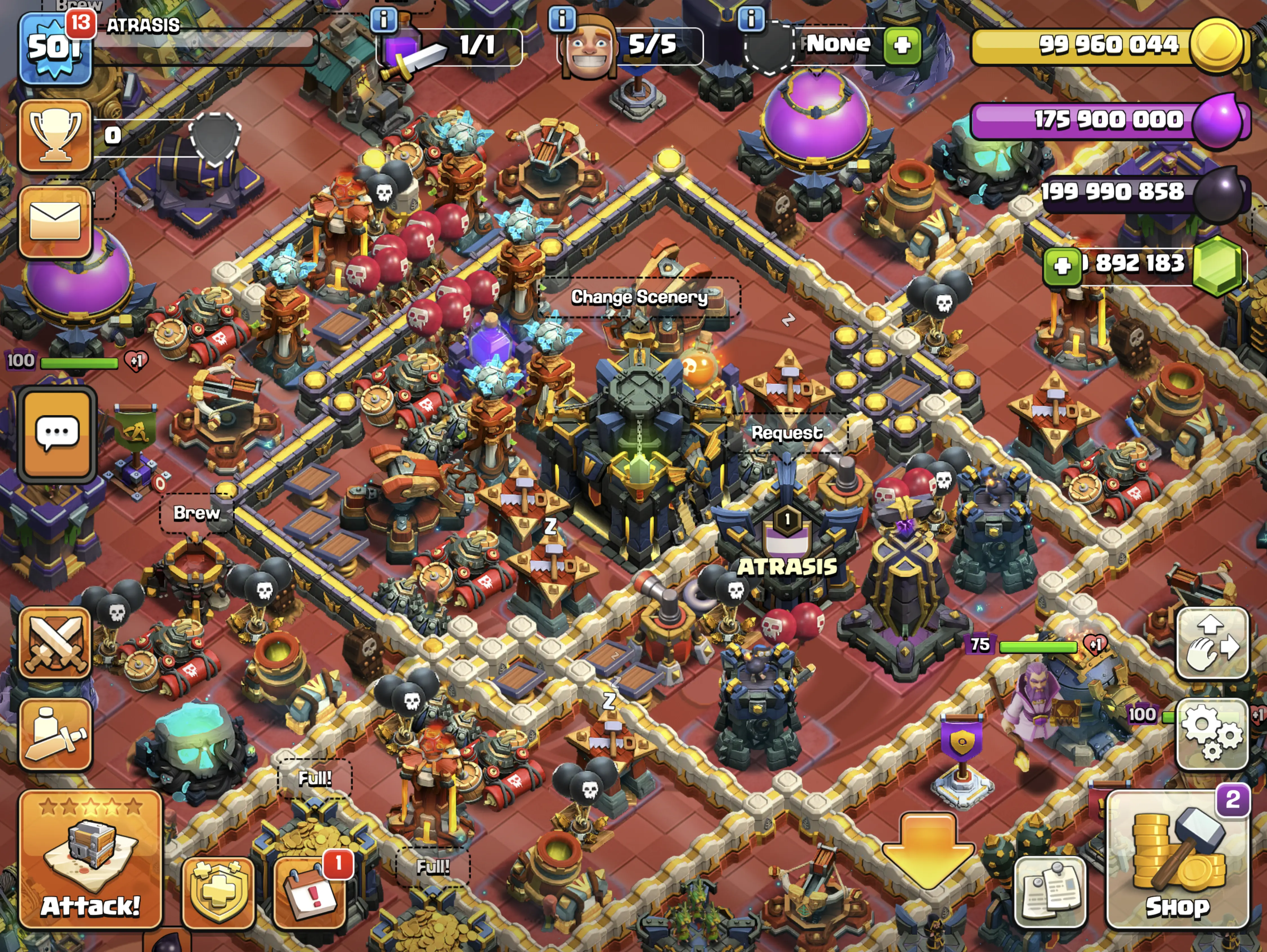Request clan castle reinforcements
The height and width of the screenshot is (952, 1267).
(787, 432)
